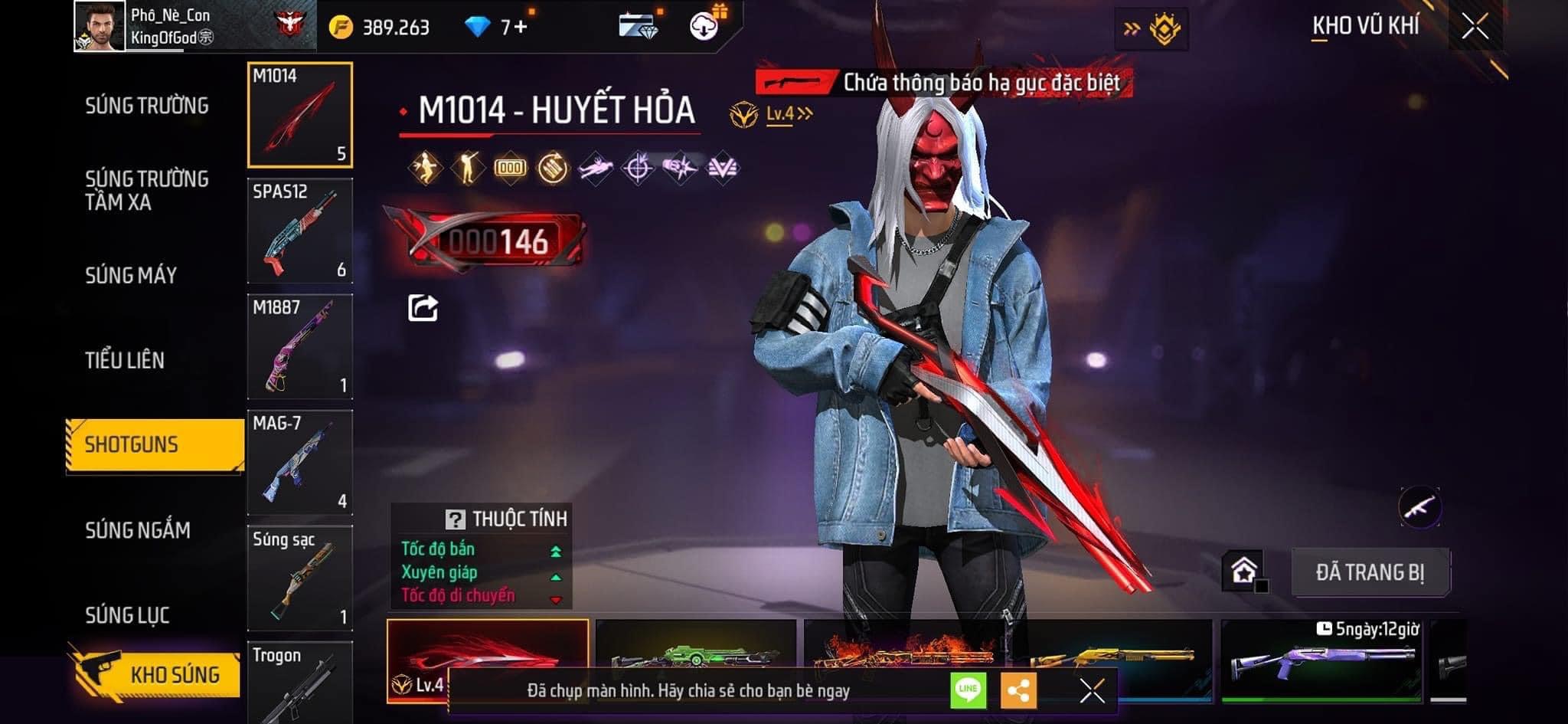The image size is (1568, 724).
Task: Pick the MAG-7 weapon tile
Action: point(300,462)
